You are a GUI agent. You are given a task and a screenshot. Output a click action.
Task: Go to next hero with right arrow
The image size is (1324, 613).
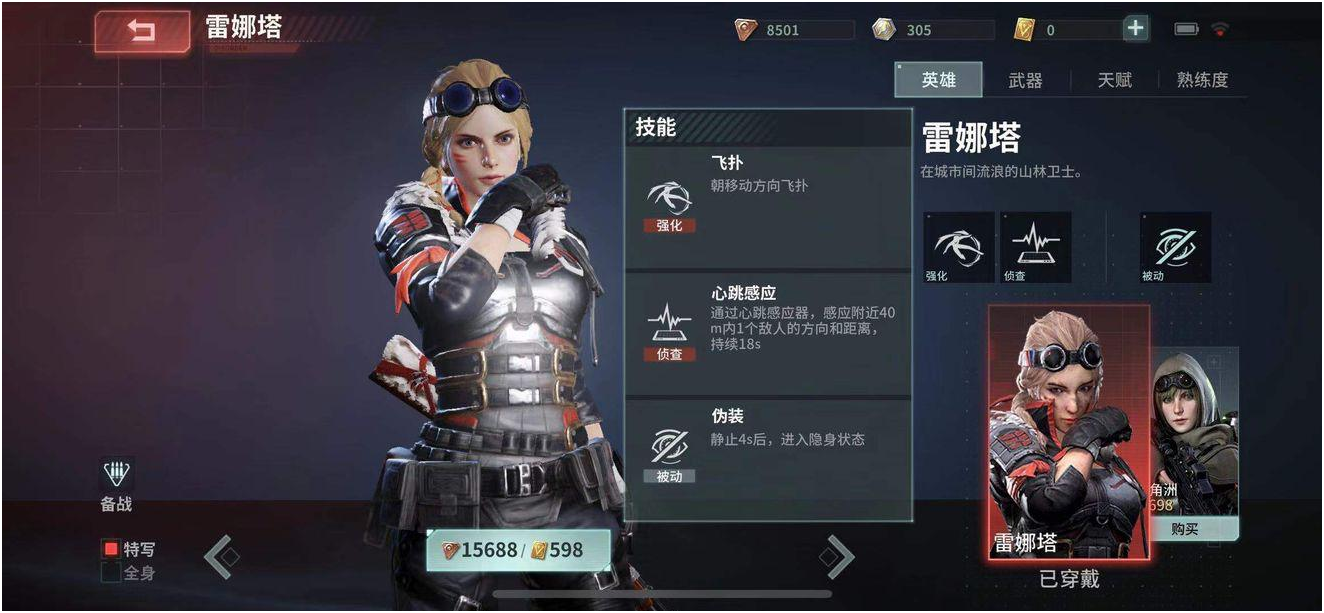(838, 557)
